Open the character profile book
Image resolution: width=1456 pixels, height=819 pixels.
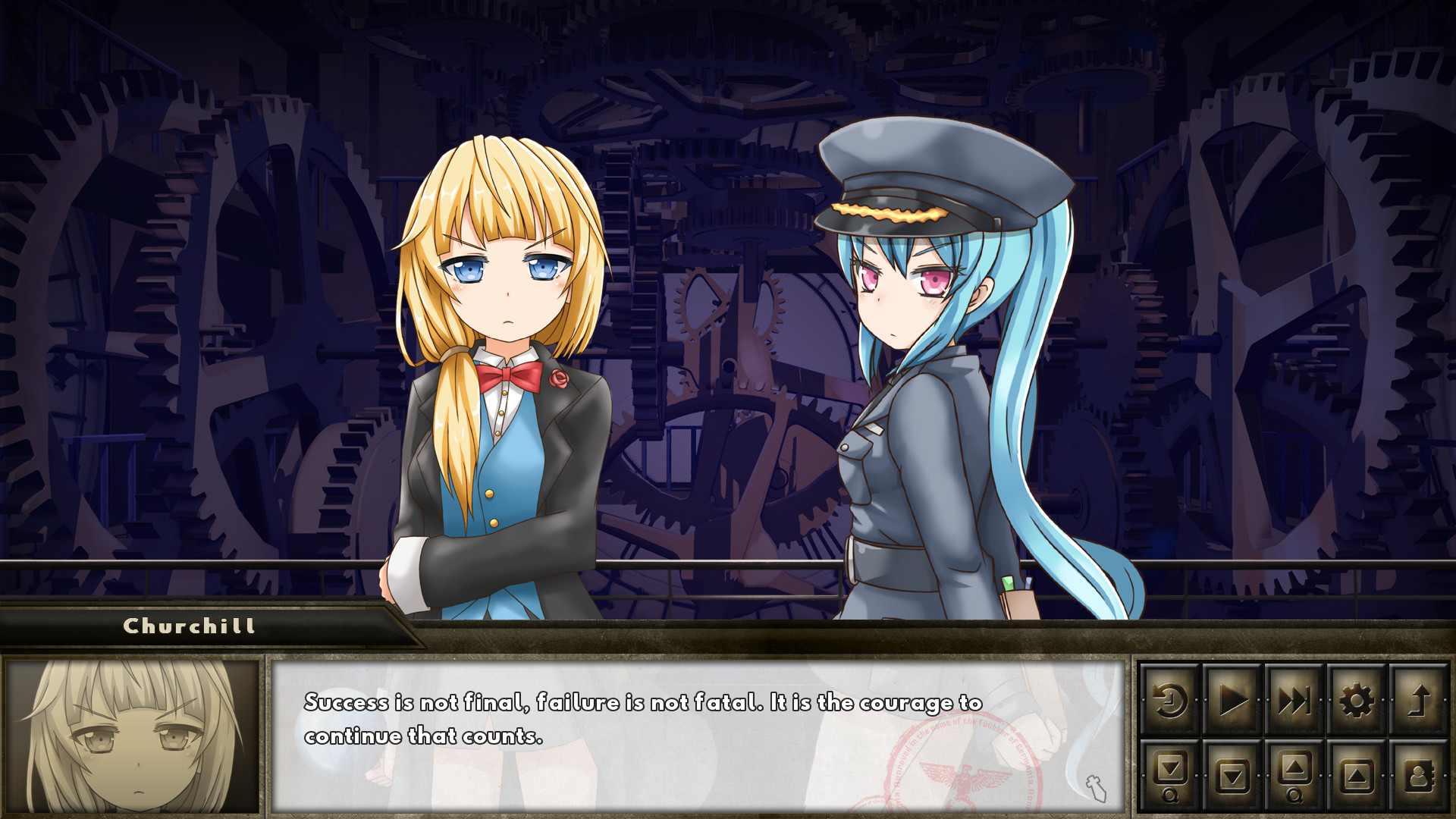(1420, 776)
